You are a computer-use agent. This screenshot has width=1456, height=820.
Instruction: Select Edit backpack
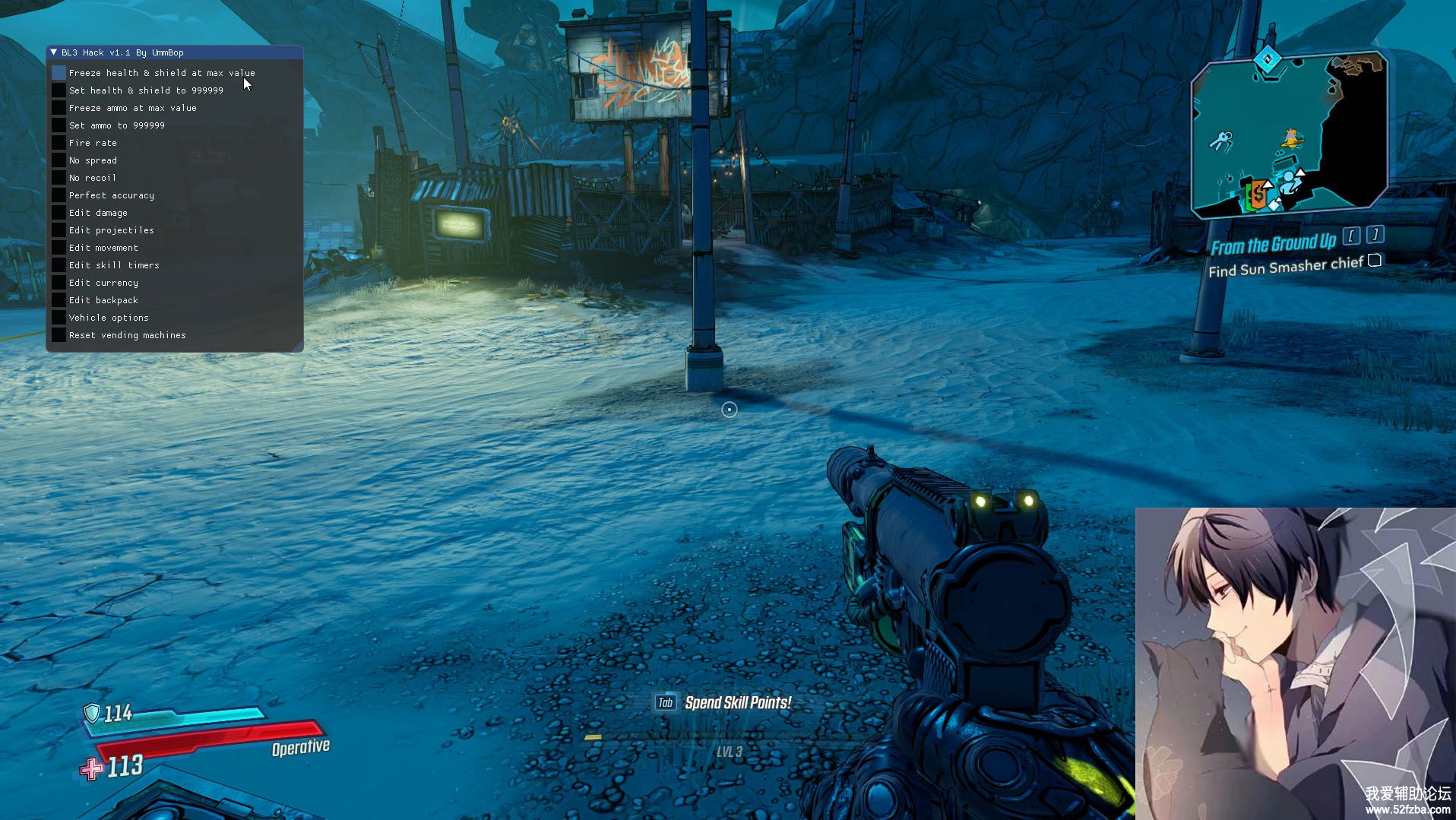(x=59, y=300)
